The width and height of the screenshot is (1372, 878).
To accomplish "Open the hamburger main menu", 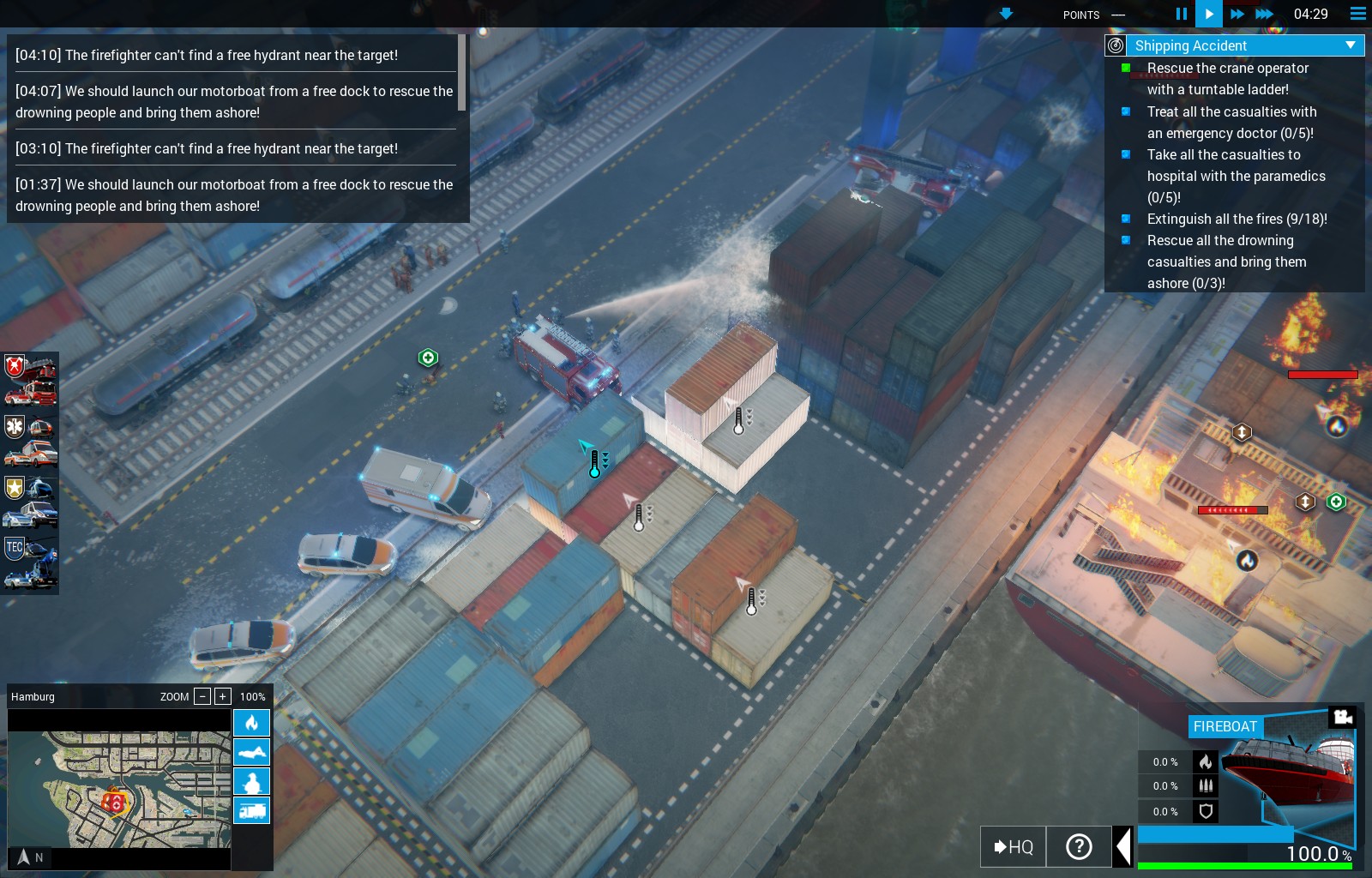I will point(1357,14).
